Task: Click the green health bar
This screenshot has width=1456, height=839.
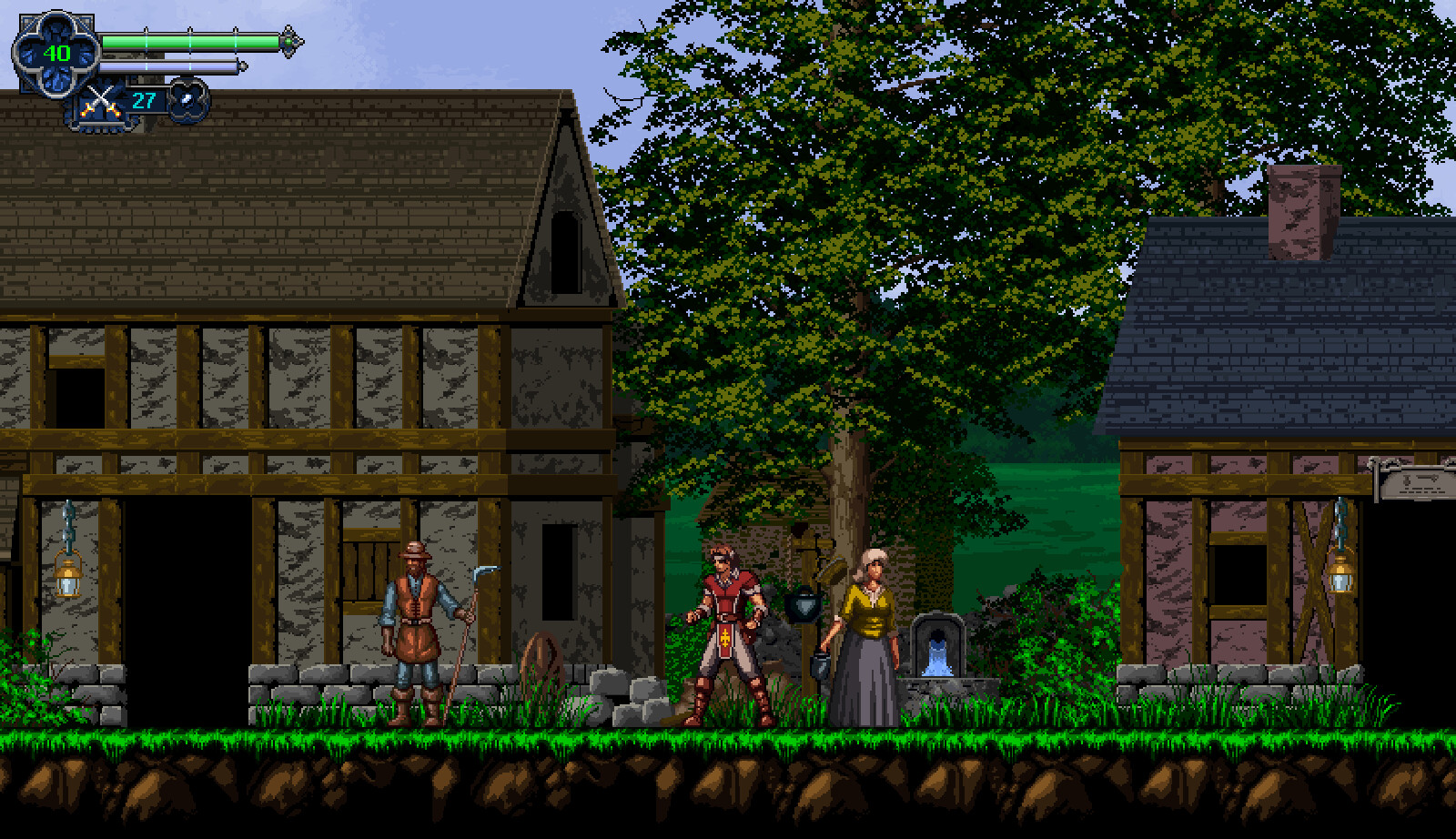Action: [x=191, y=41]
